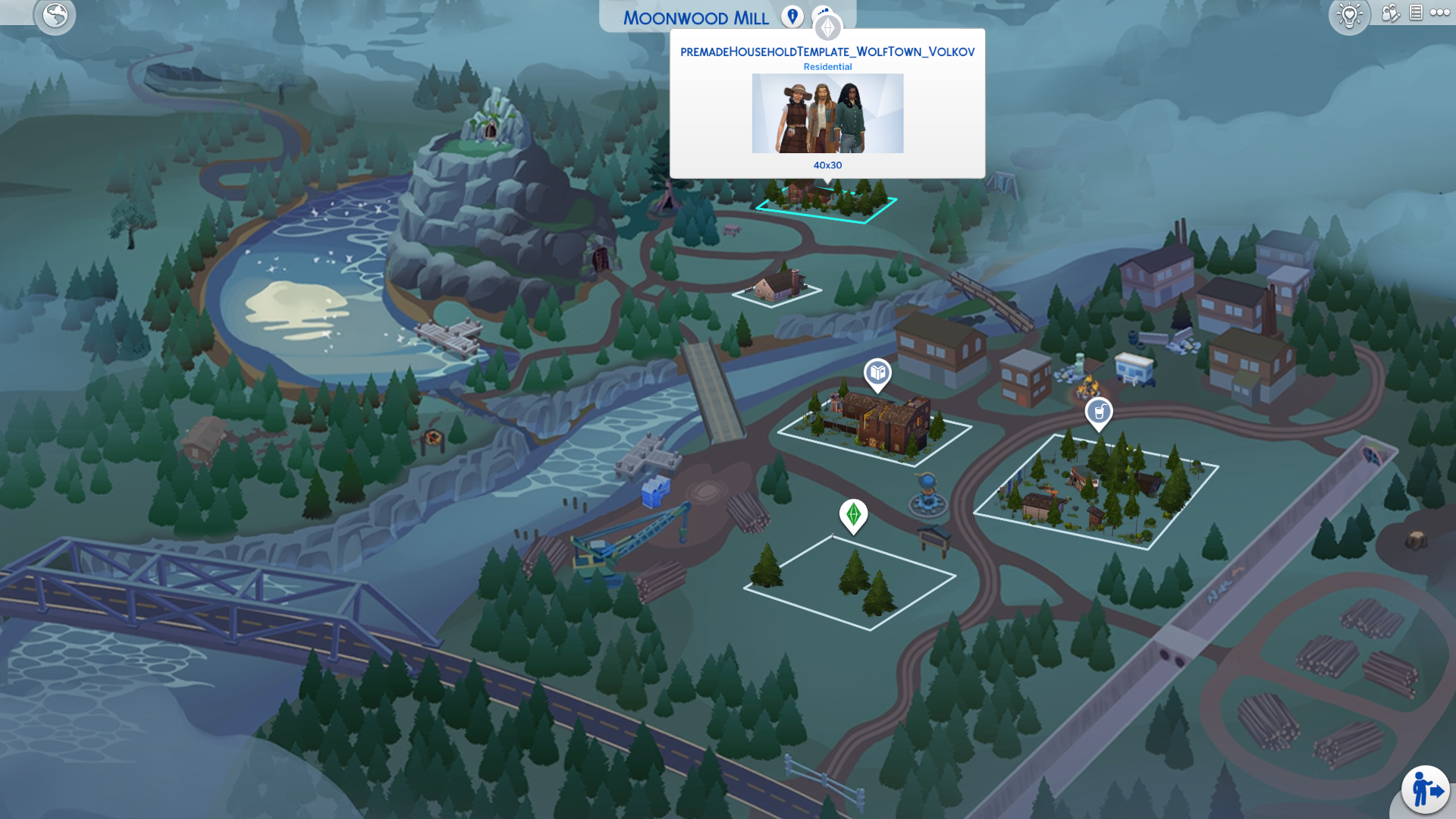The height and width of the screenshot is (819, 1456).
Task: Open the three-dots options menu
Action: pos(1440,13)
